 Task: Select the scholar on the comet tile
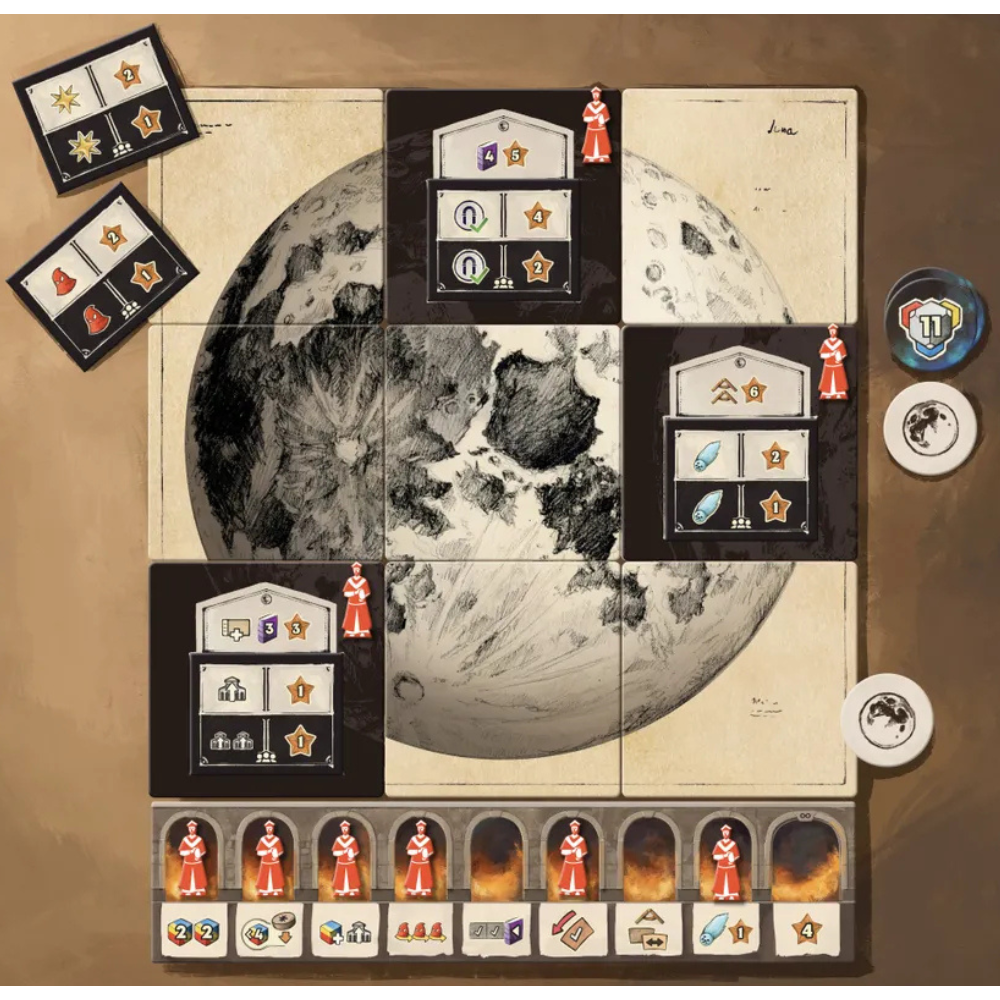[832, 363]
